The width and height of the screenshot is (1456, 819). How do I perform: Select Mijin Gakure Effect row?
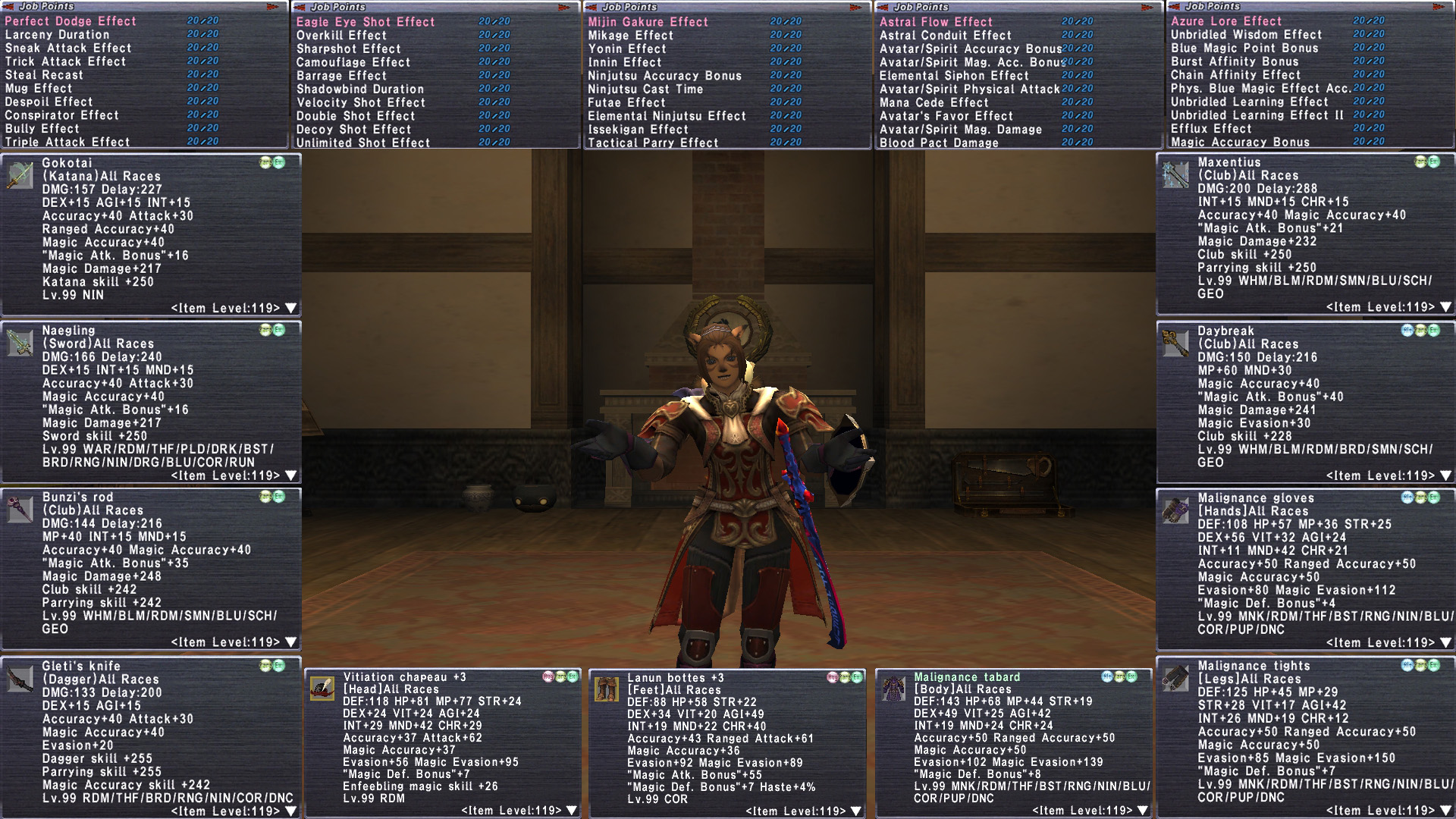click(x=648, y=22)
